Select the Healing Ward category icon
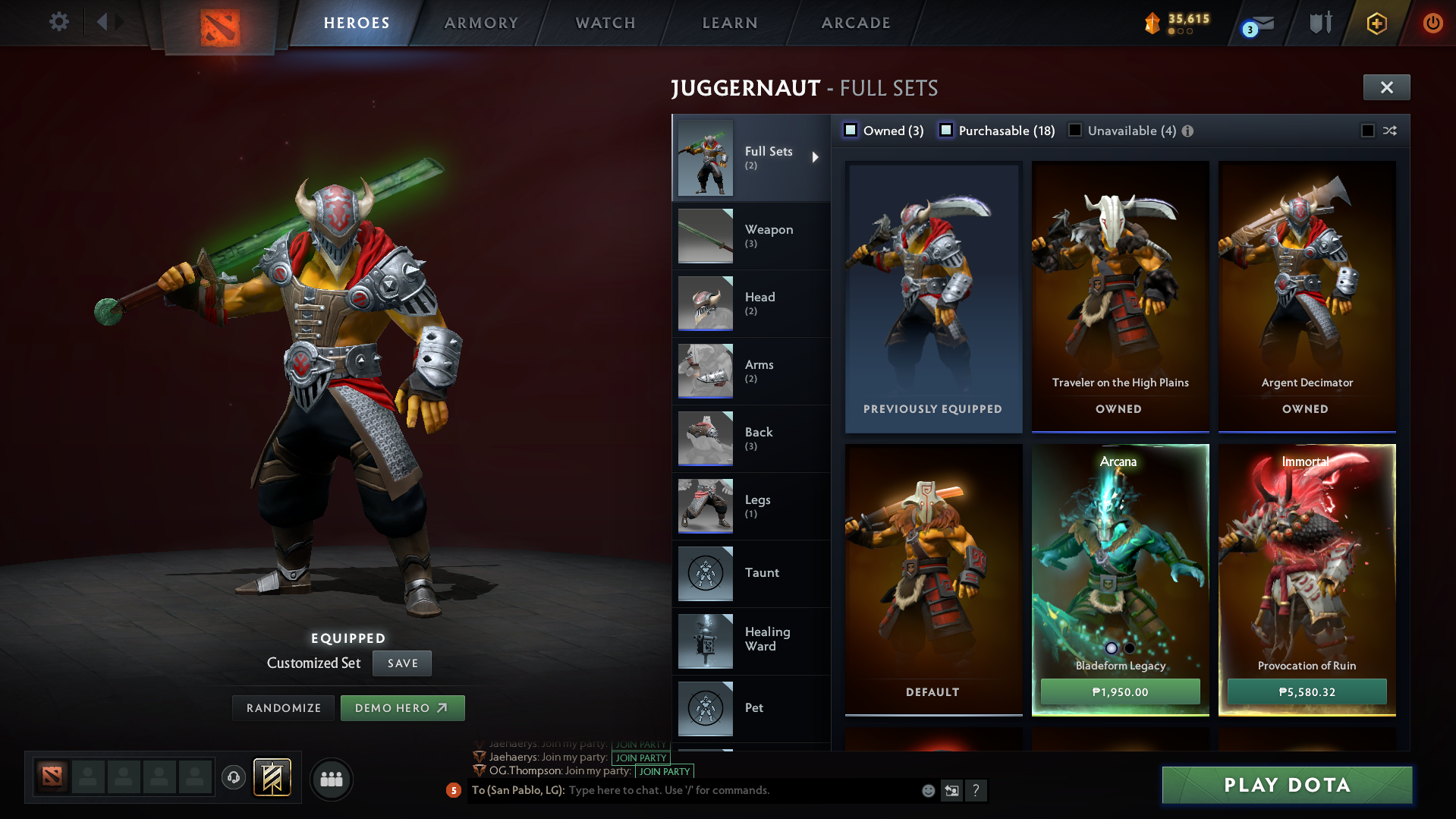1456x819 pixels. (x=705, y=641)
